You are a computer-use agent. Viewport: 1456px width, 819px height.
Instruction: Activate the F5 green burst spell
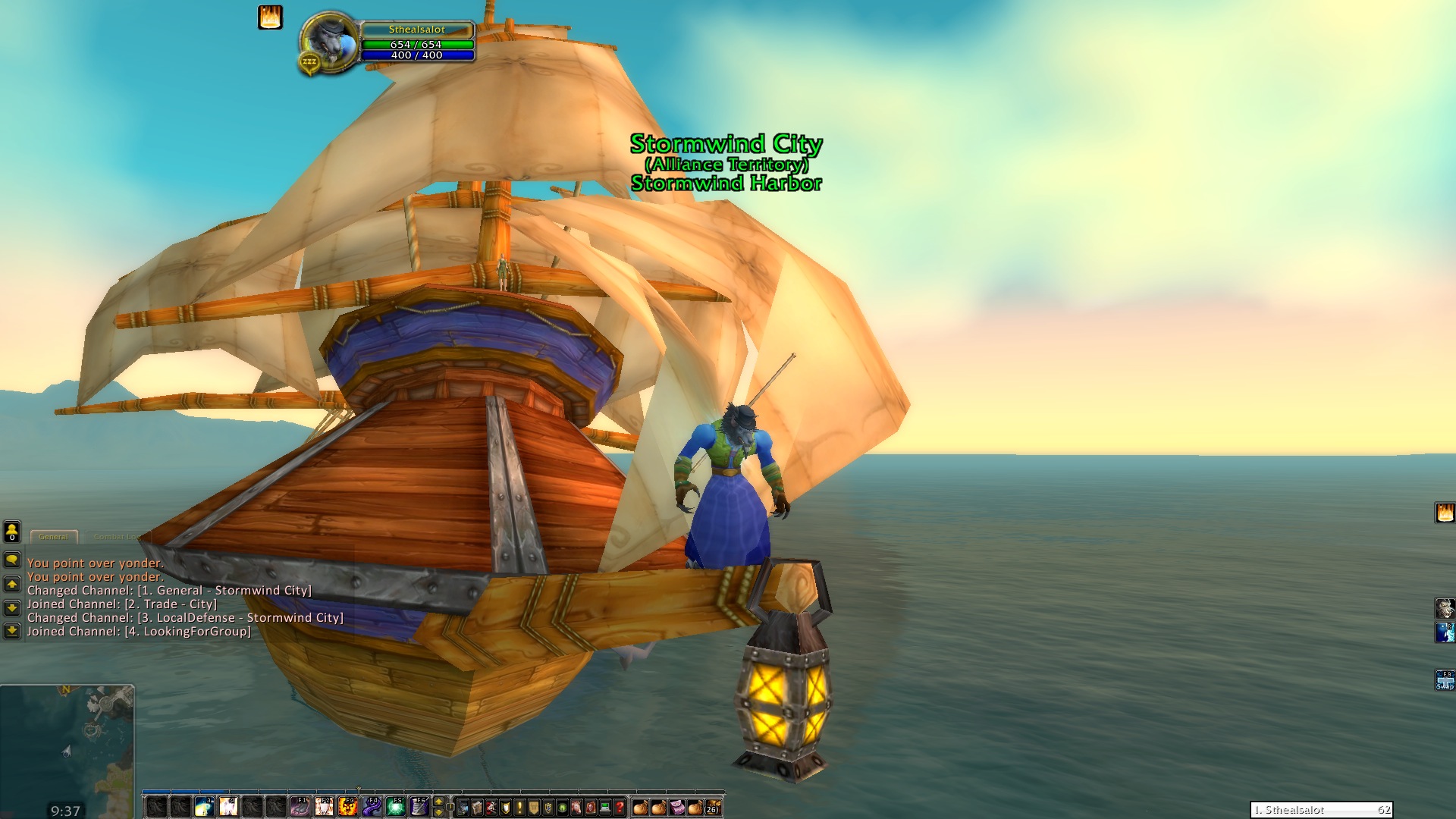(395, 807)
